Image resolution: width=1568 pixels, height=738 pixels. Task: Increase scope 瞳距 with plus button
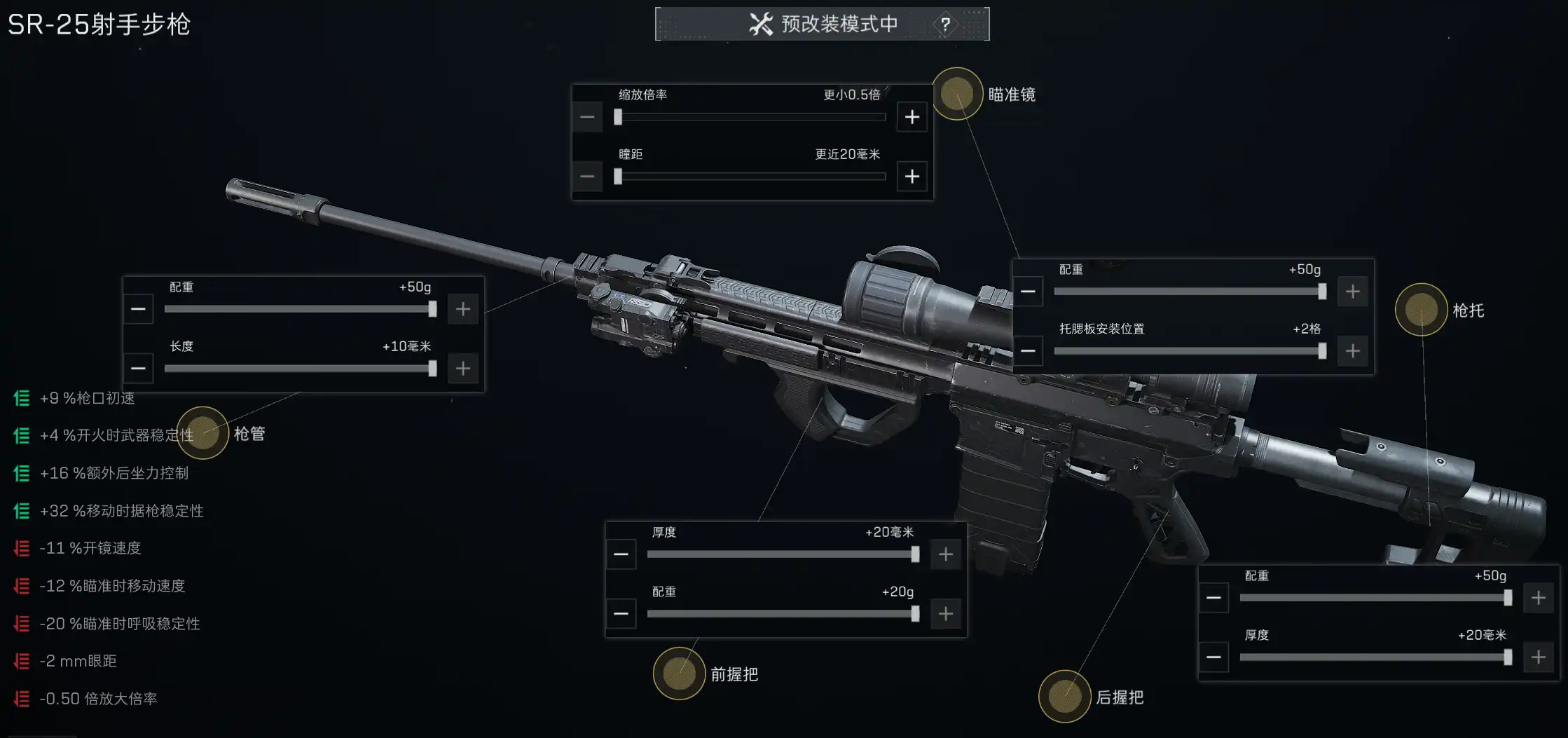coord(912,177)
